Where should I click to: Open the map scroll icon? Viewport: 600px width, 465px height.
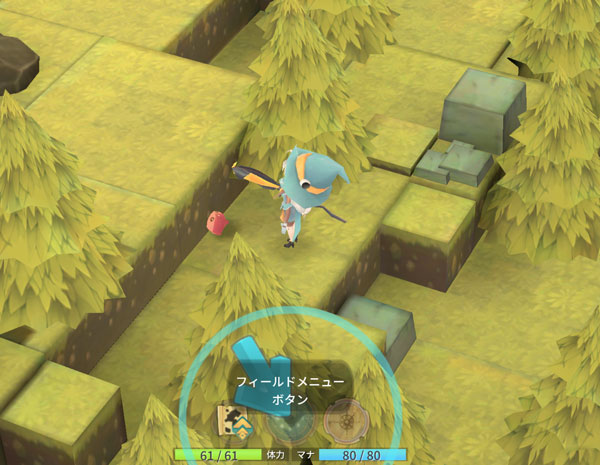pos(232,421)
